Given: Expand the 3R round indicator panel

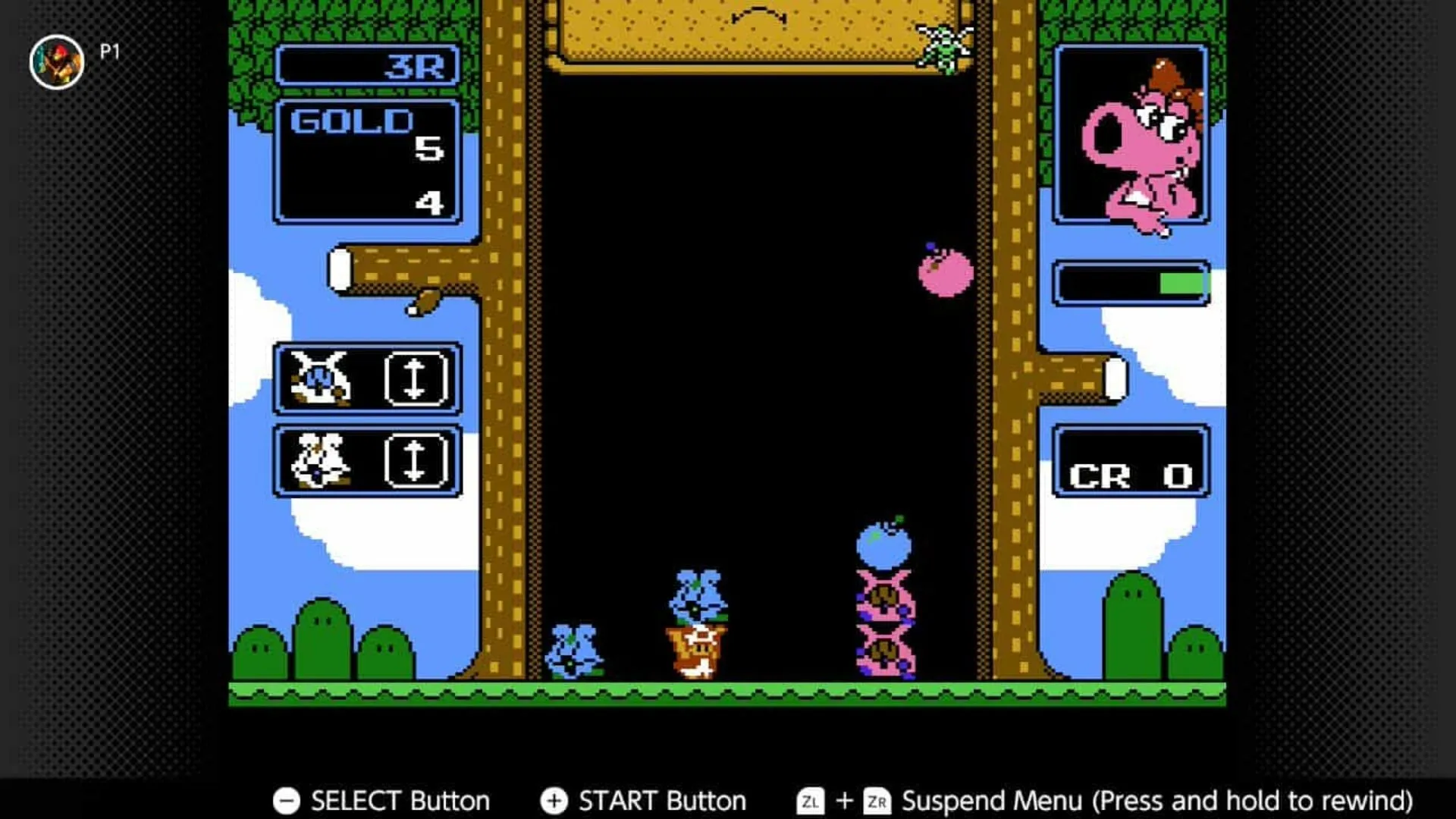Looking at the screenshot, I should pyautogui.click(x=369, y=66).
